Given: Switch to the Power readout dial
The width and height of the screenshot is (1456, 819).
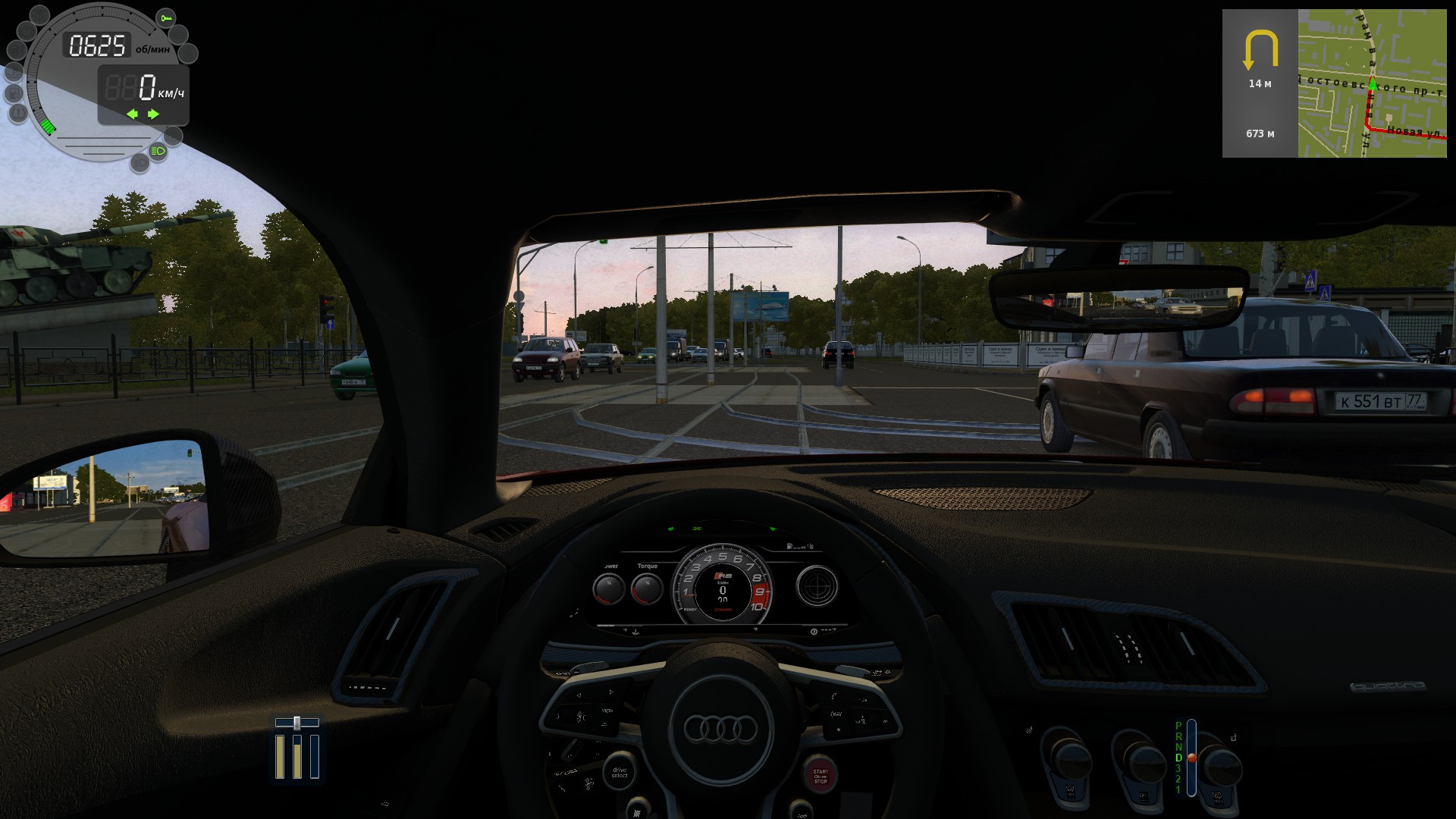Looking at the screenshot, I should pyautogui.click(x=610, y=588).
